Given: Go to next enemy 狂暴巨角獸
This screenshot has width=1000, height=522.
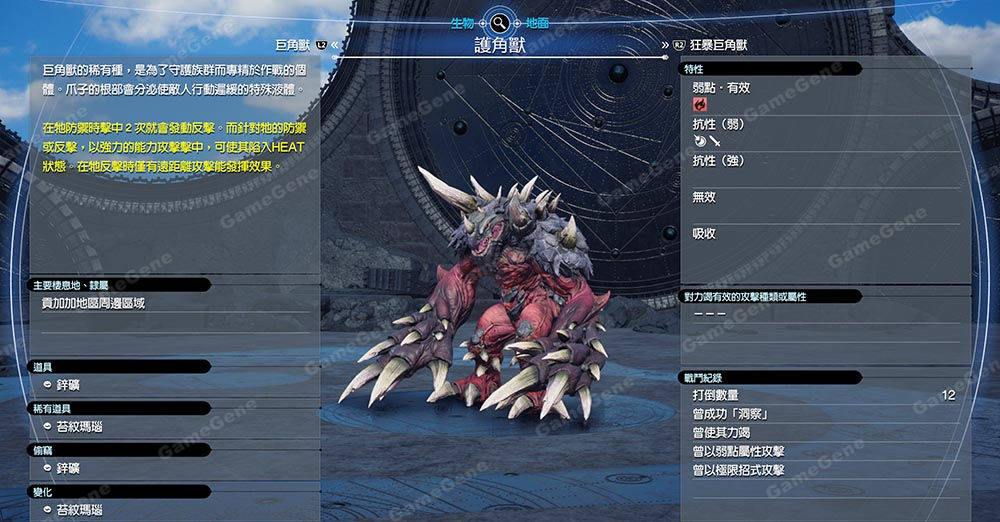Looking at the screenshot, I should click(718, 45).
